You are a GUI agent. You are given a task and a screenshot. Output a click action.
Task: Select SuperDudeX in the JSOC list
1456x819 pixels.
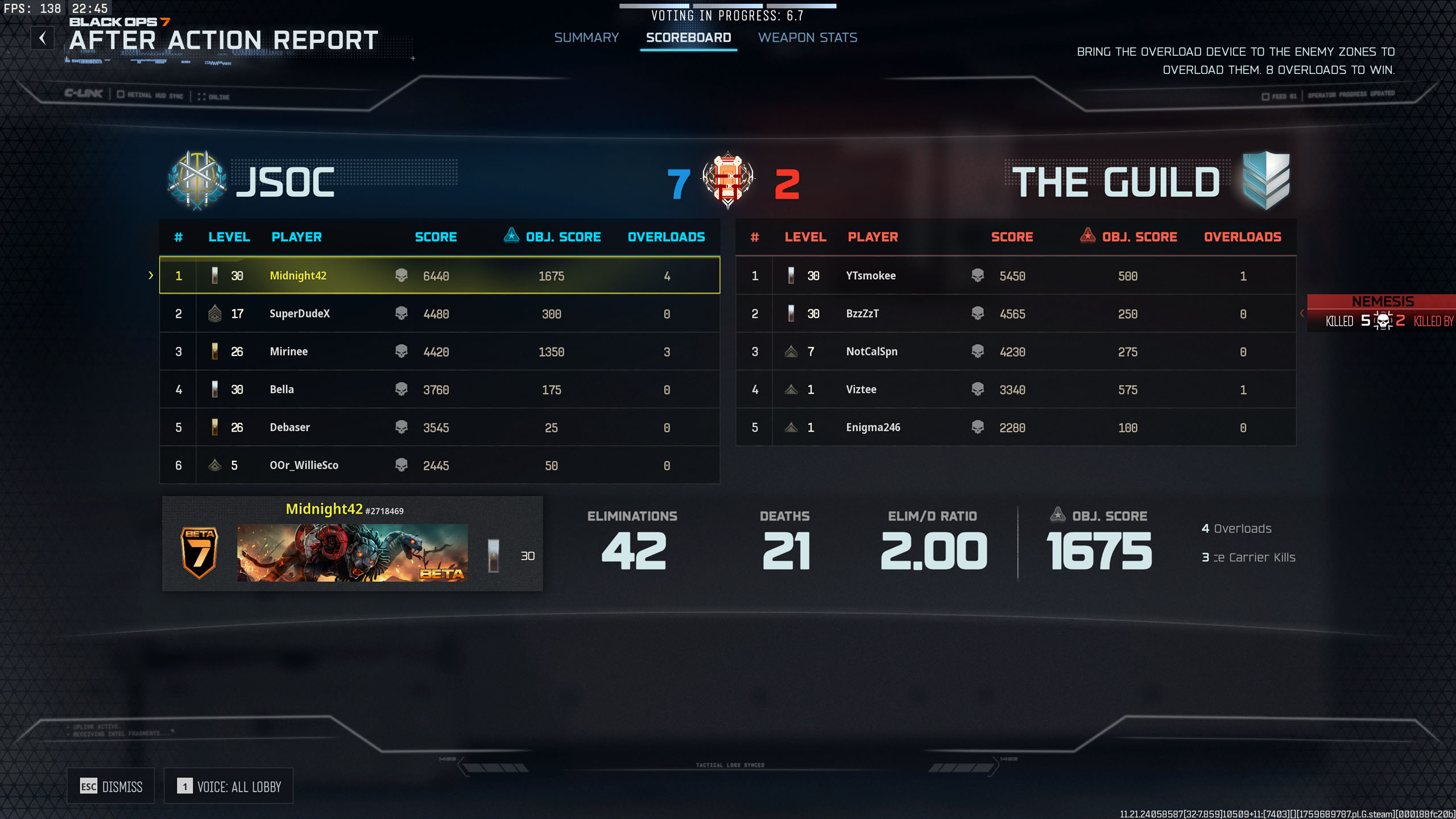tap(439, 313)
